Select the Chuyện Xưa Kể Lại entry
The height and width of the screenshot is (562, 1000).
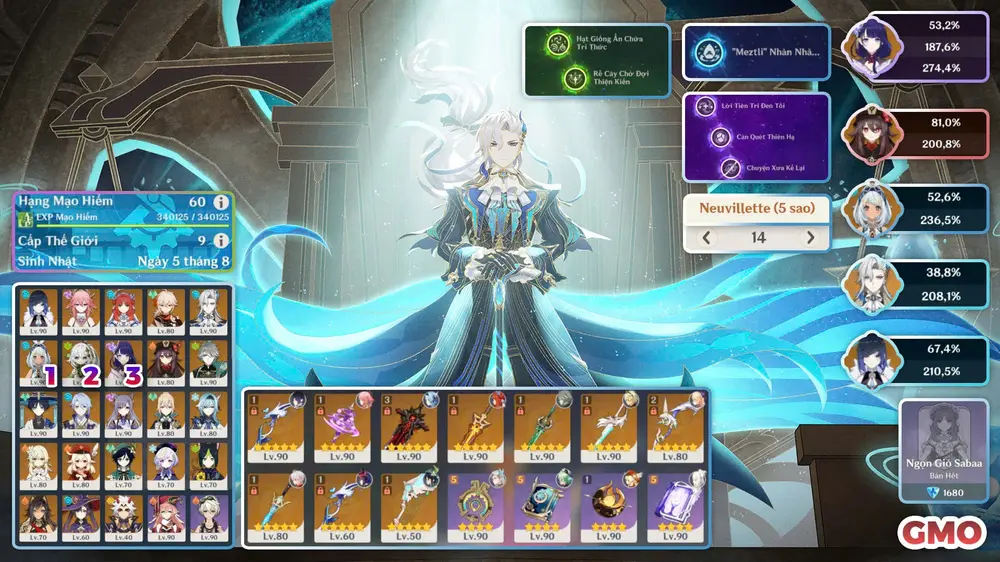click(756, 167)
